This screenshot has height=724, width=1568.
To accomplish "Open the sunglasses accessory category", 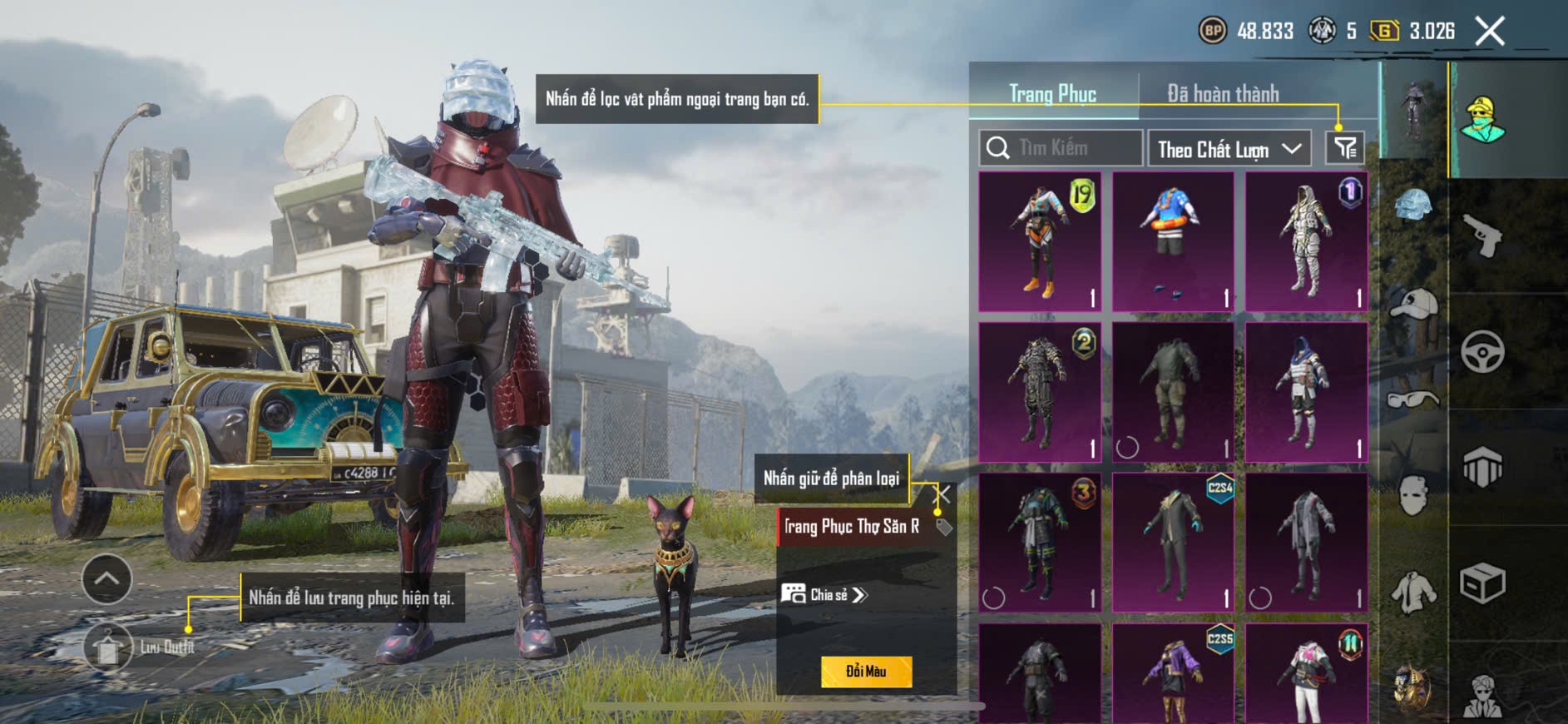I will (x=1413, y=400).
